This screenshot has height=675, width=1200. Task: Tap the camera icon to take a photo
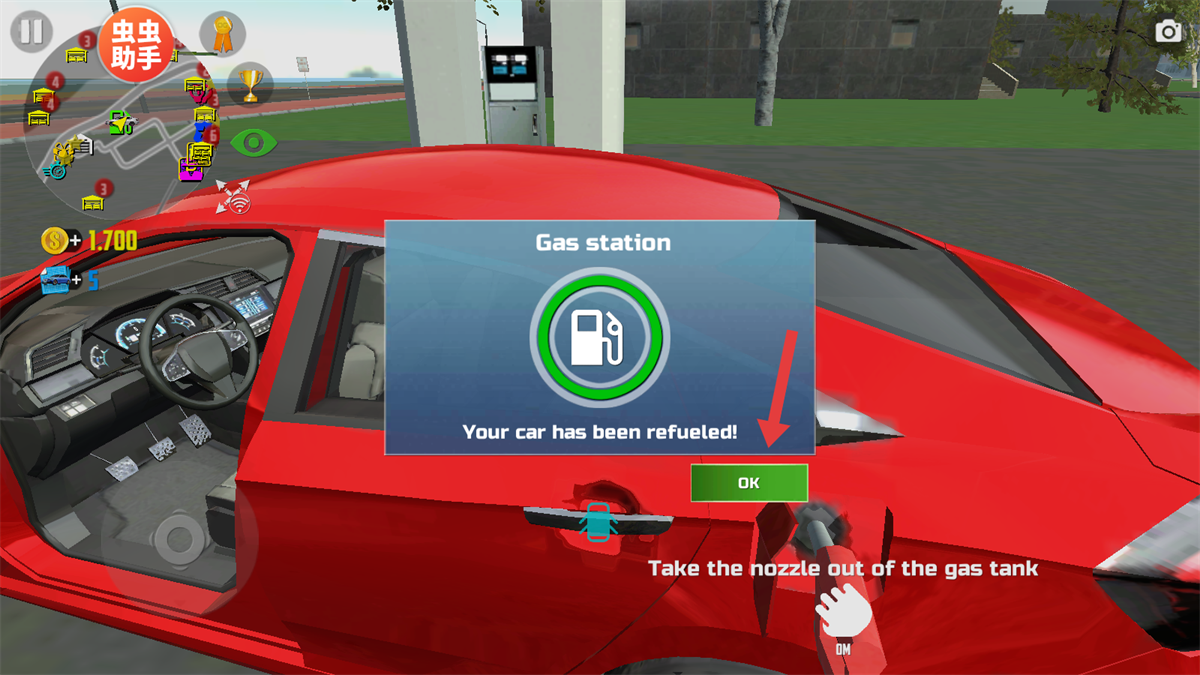click(x=1168, y=32)
